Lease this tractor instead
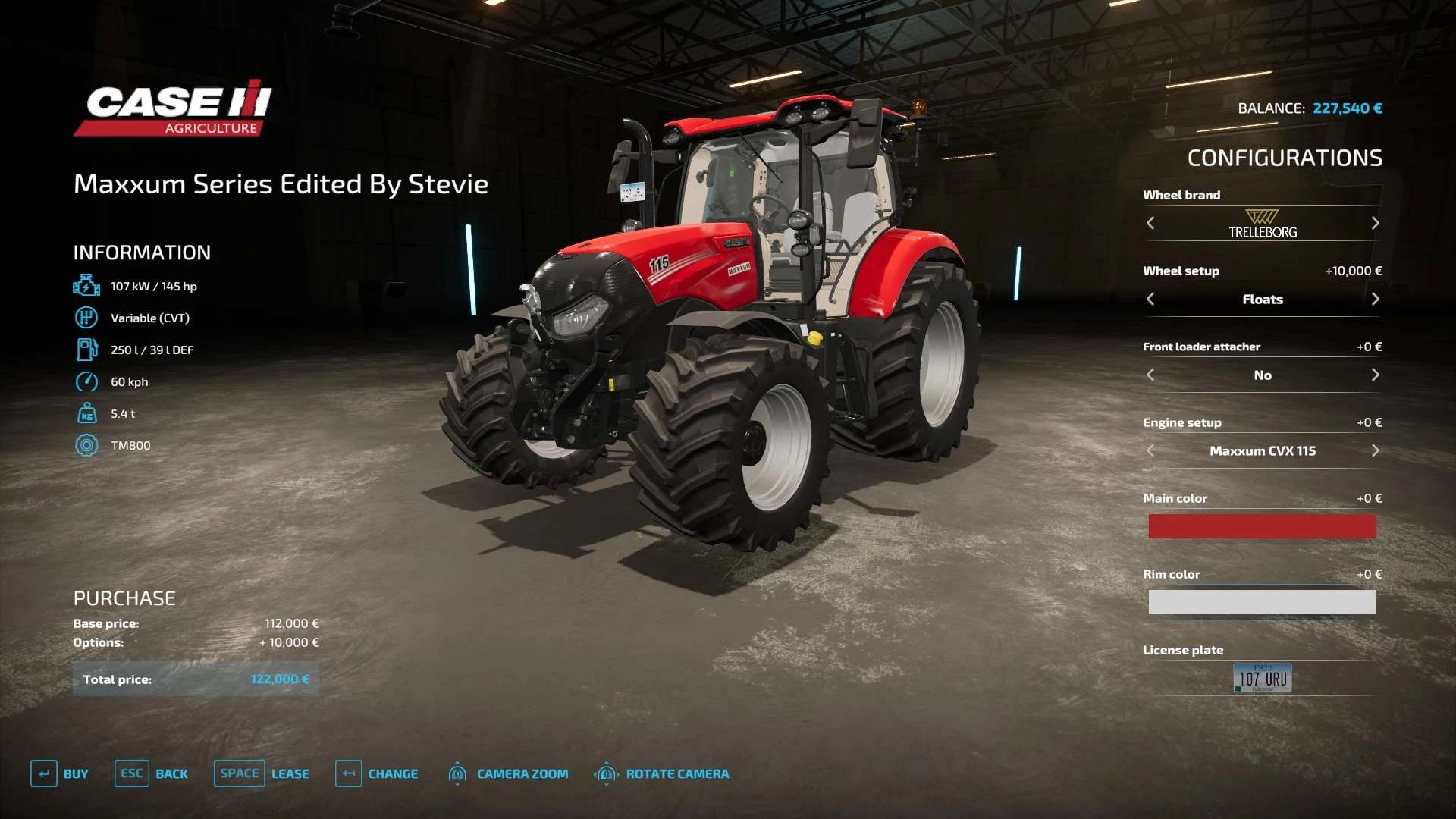 click(x=262, y=773)
